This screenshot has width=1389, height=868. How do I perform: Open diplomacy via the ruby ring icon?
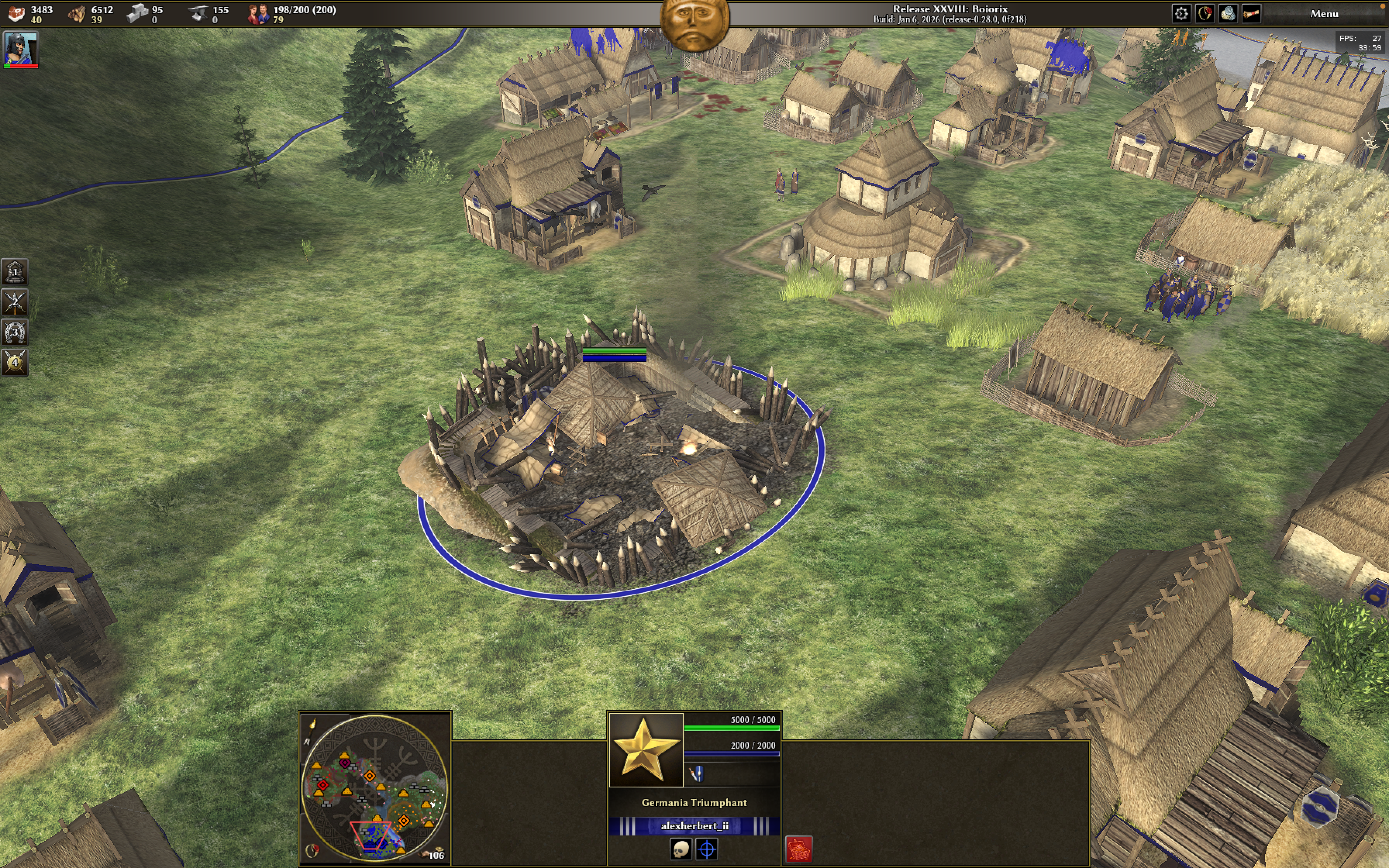point(1204,14)
